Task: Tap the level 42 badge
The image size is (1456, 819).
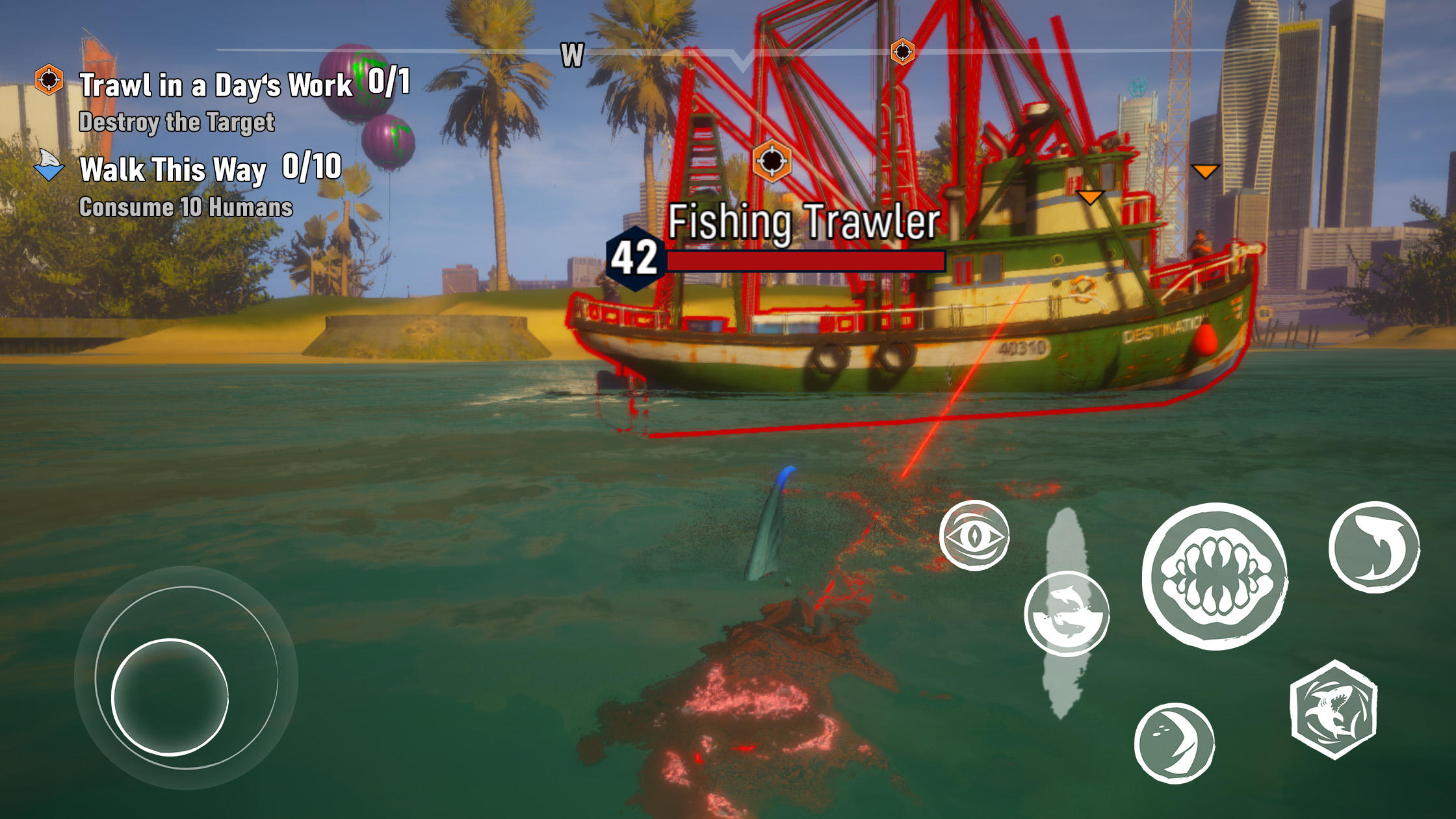Action: click(x=634, y=259)
